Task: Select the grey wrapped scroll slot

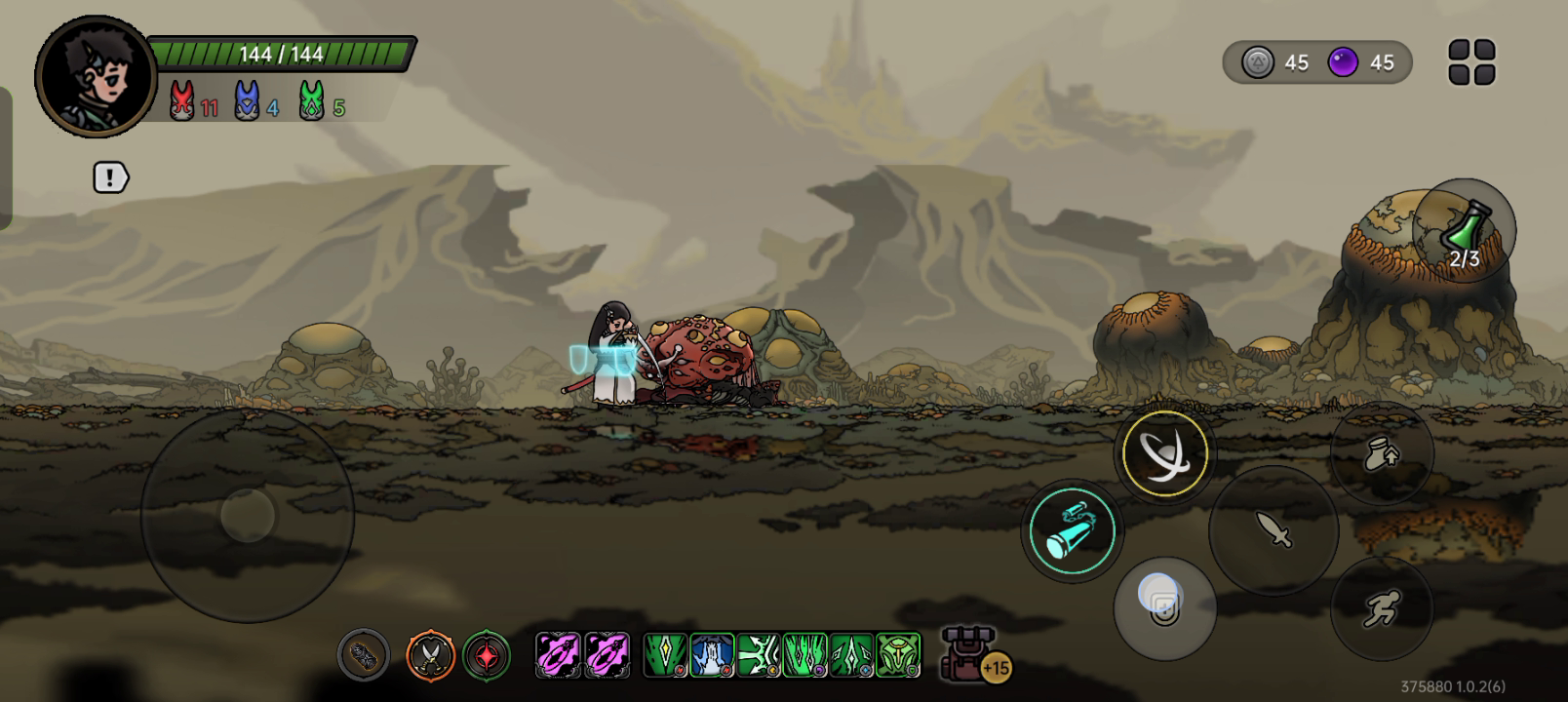Action: [364, 655]
